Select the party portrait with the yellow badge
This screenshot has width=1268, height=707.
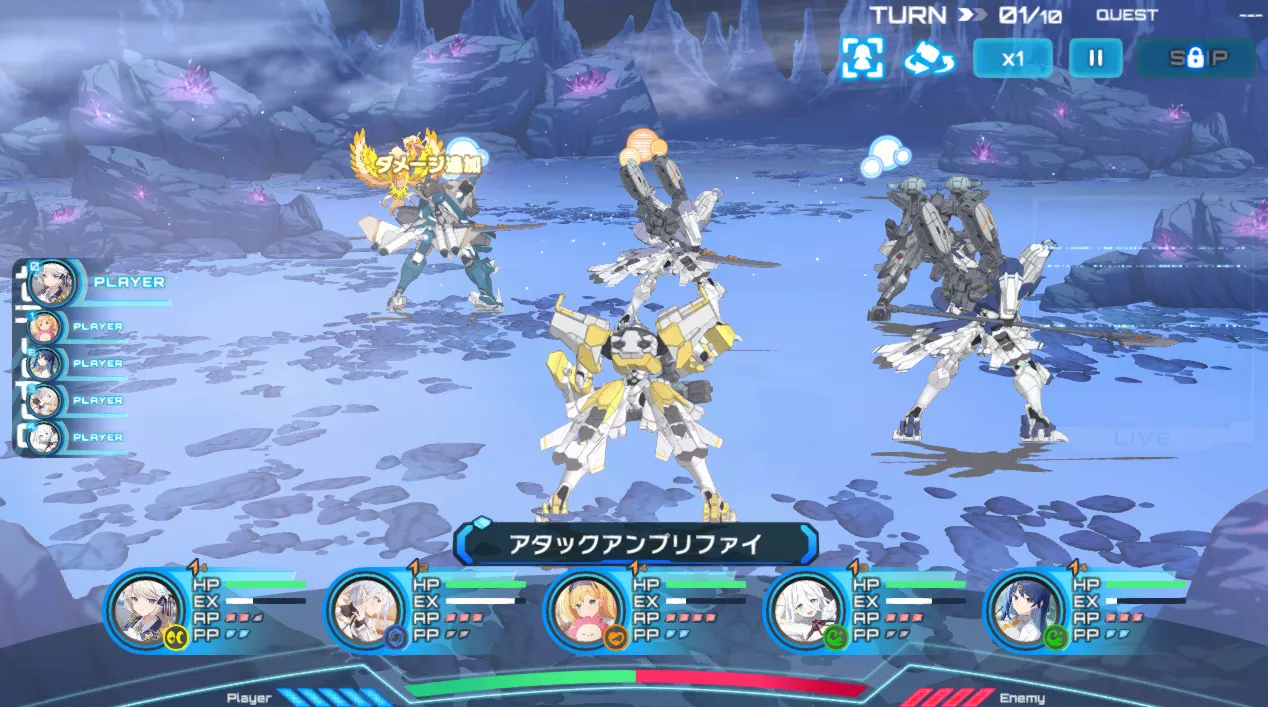146,609
